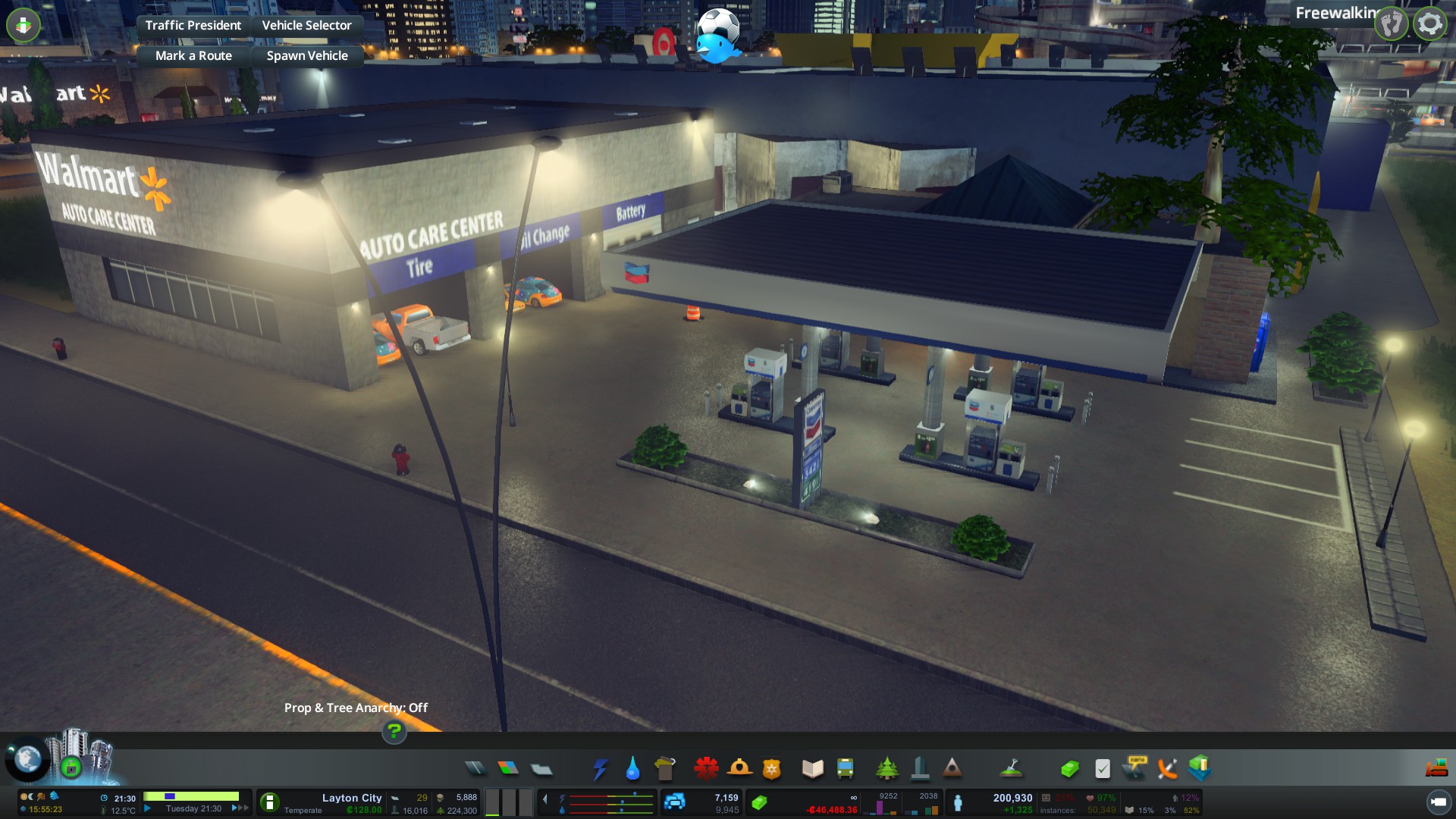The width and height of the screenshot is (1456, 819).
Task: Open the Garbage services menu
Action: (665, 768)
